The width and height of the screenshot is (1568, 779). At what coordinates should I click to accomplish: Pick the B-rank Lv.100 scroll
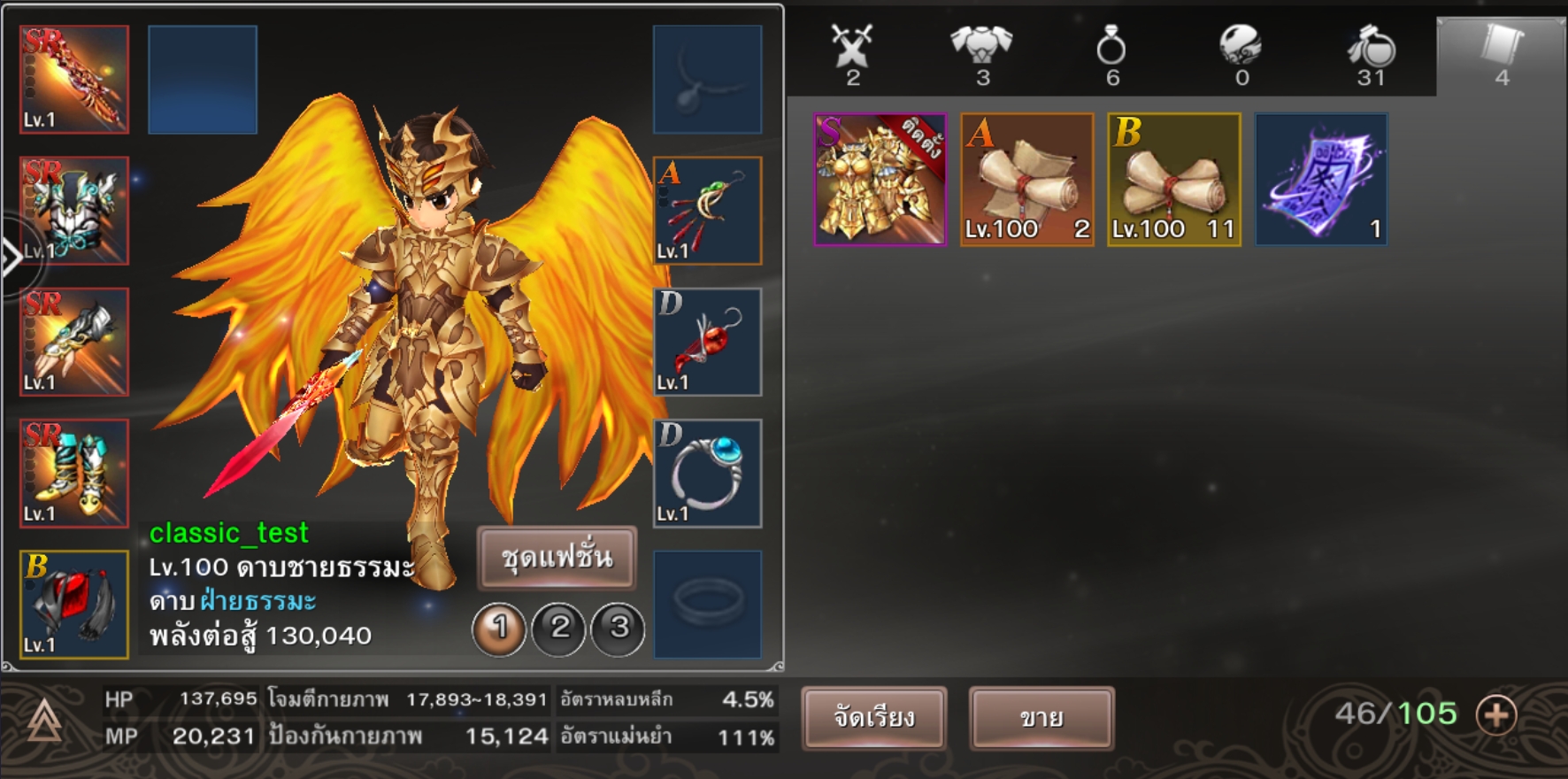[1173, 180]
